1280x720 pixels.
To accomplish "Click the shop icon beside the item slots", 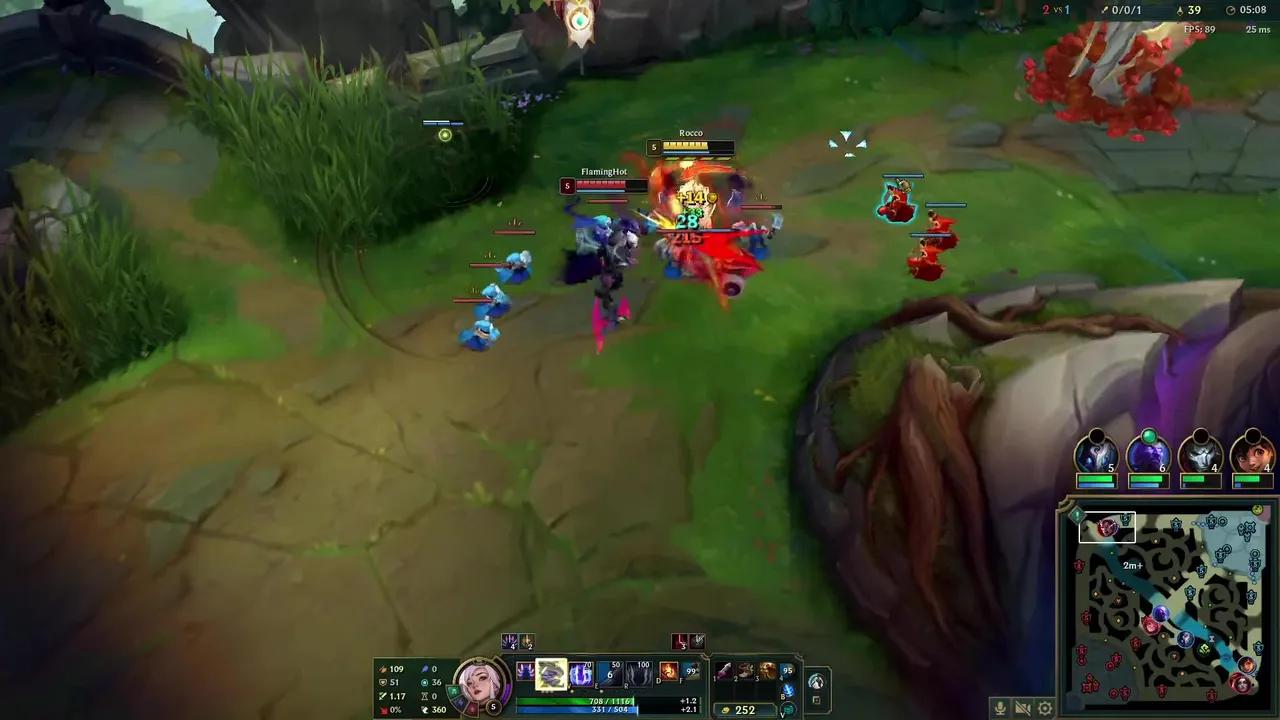I will tap(818, 682).
